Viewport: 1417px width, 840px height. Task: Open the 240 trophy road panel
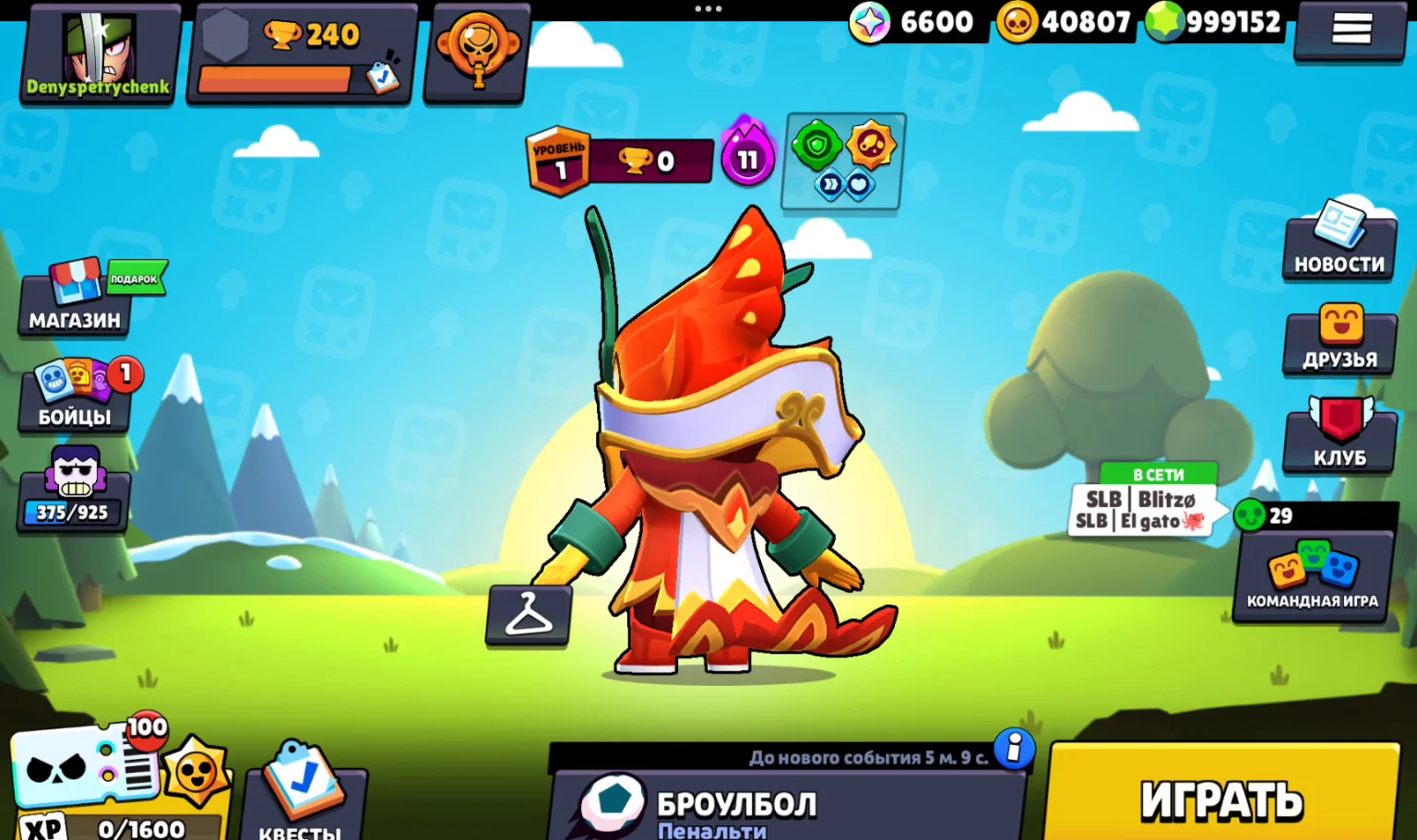coord(301,55)
